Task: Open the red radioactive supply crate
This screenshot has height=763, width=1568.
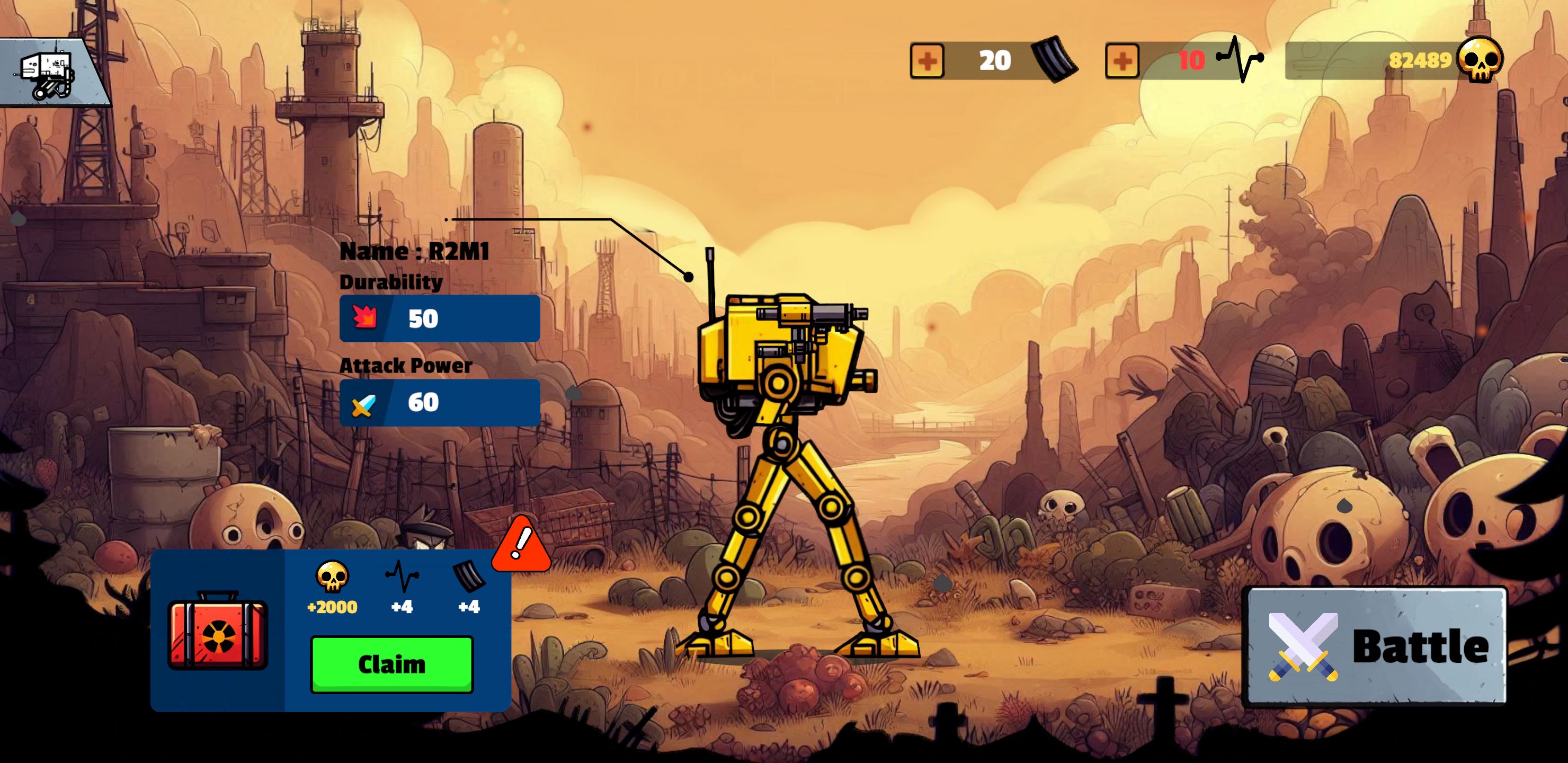Action: coord(218,631)
